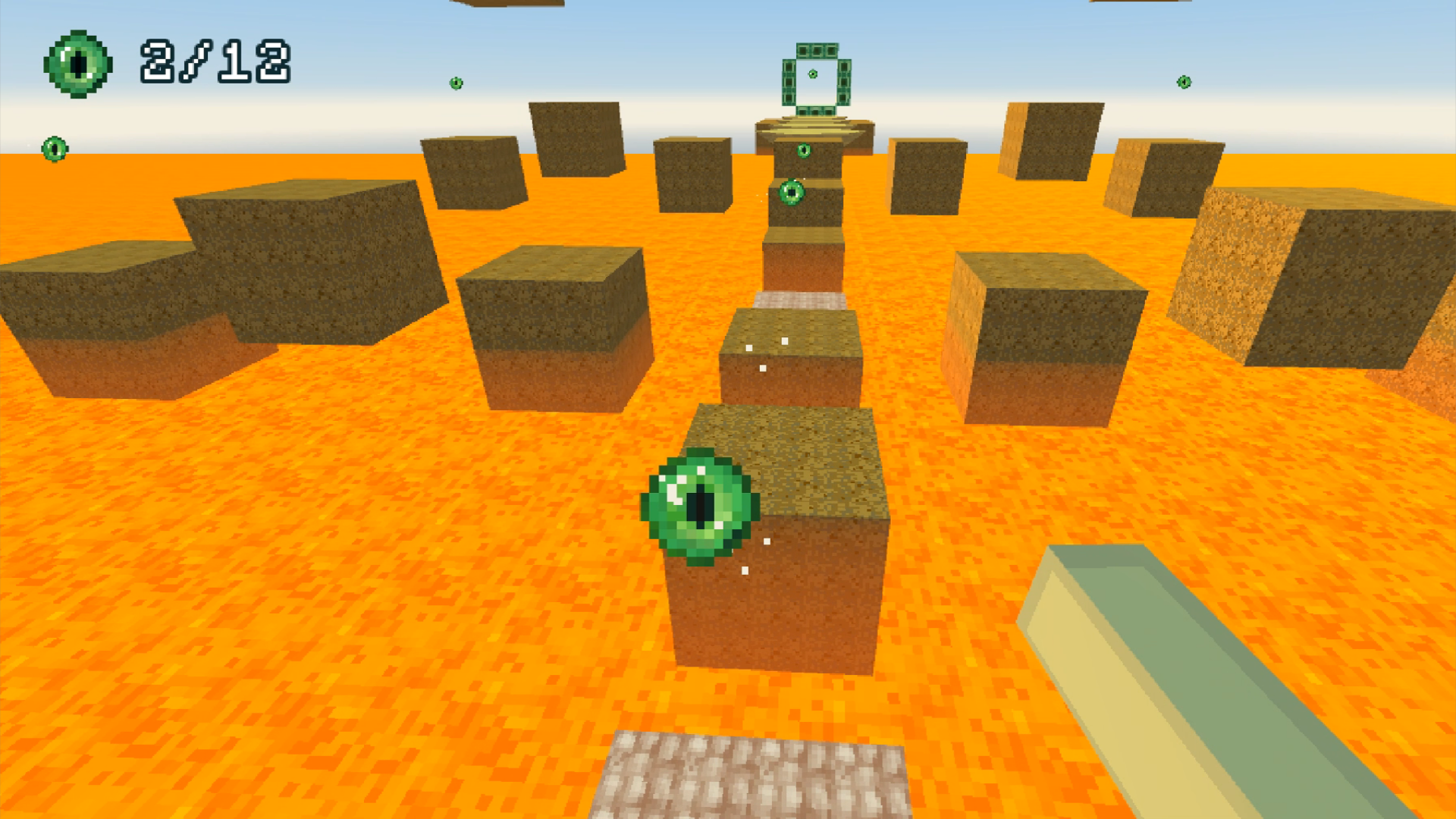
Task: Select the tiny ender eye in upper sky
Action: 456,83
